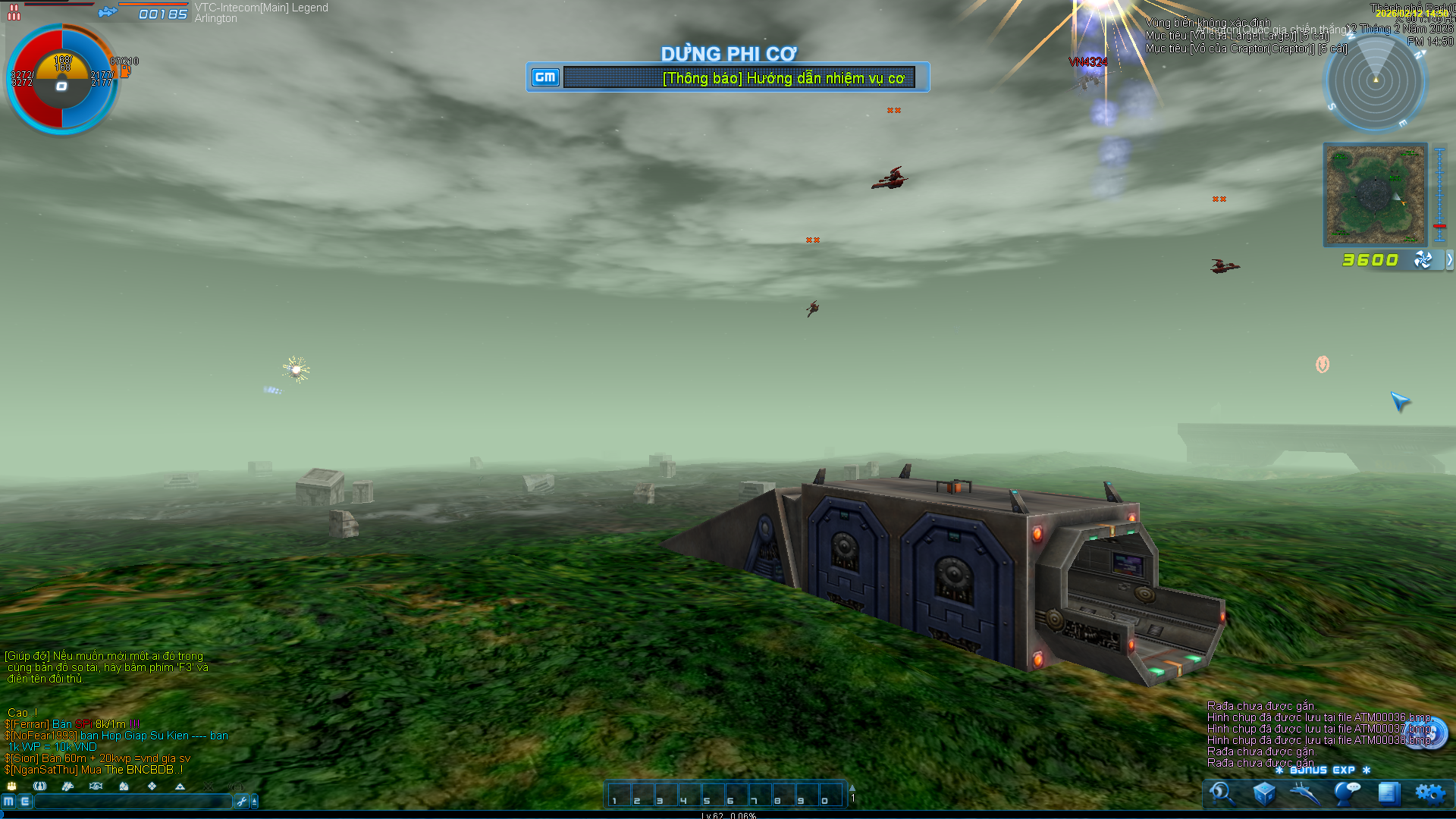Click the Bonus EXP label
The height and width of the screenshot is (819, 1456).
[1323, 770]
